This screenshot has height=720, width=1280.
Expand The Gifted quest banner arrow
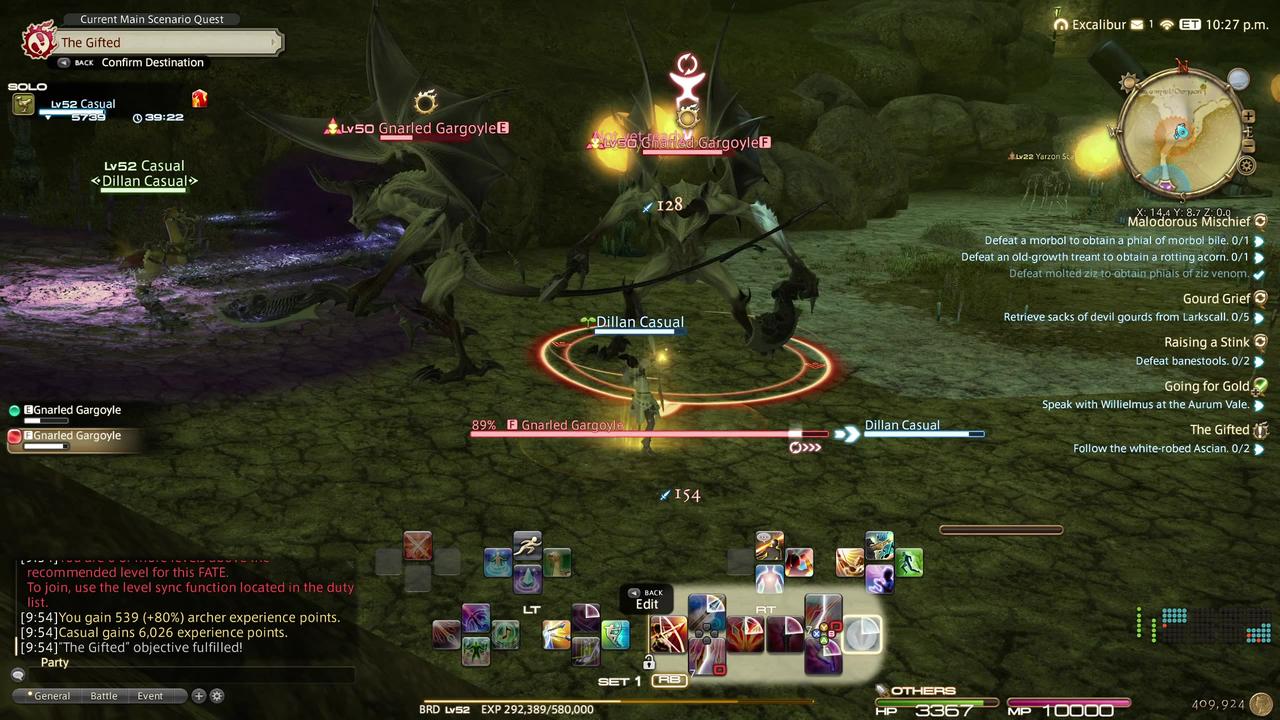276,42
